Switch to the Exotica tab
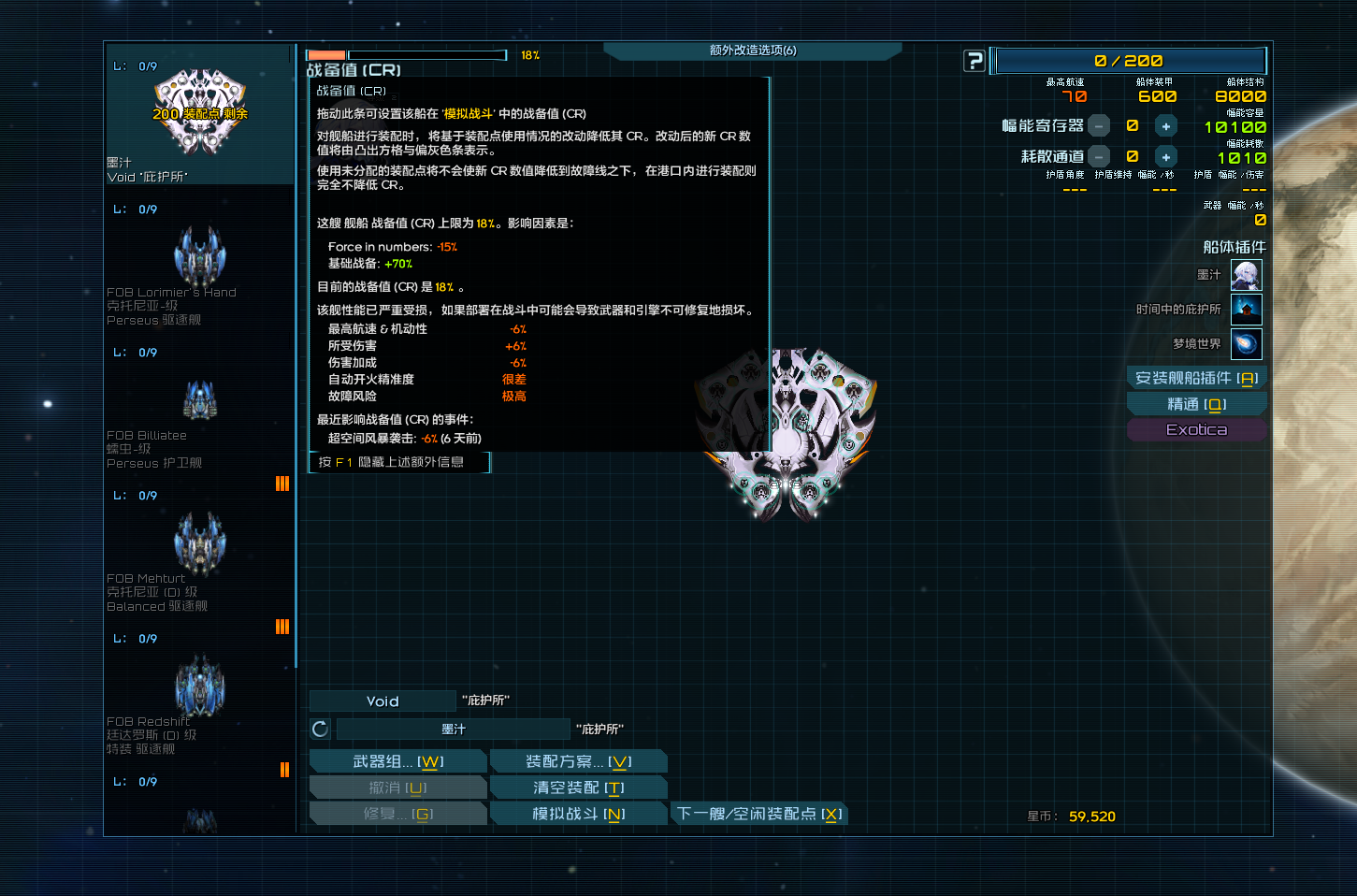Image resolution: width=1357 pixels, height=896 pixels. (1196, 429)
